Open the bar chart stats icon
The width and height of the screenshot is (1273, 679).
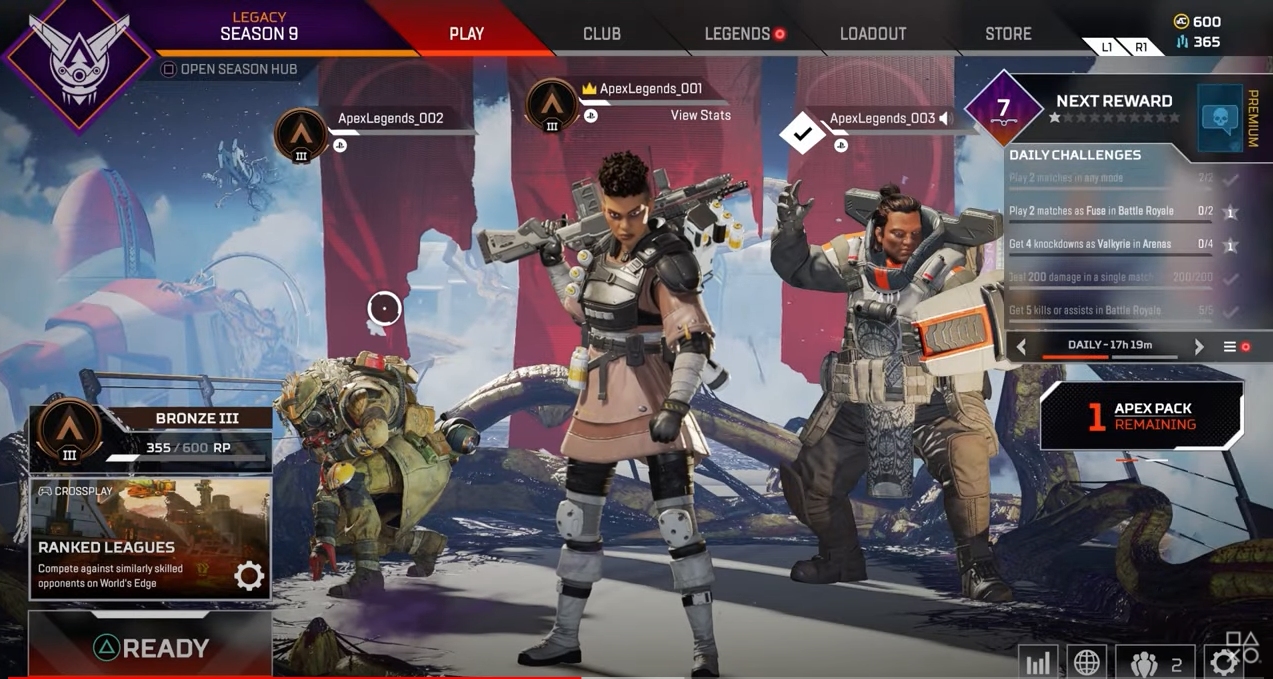click(x=1038, y=663)
